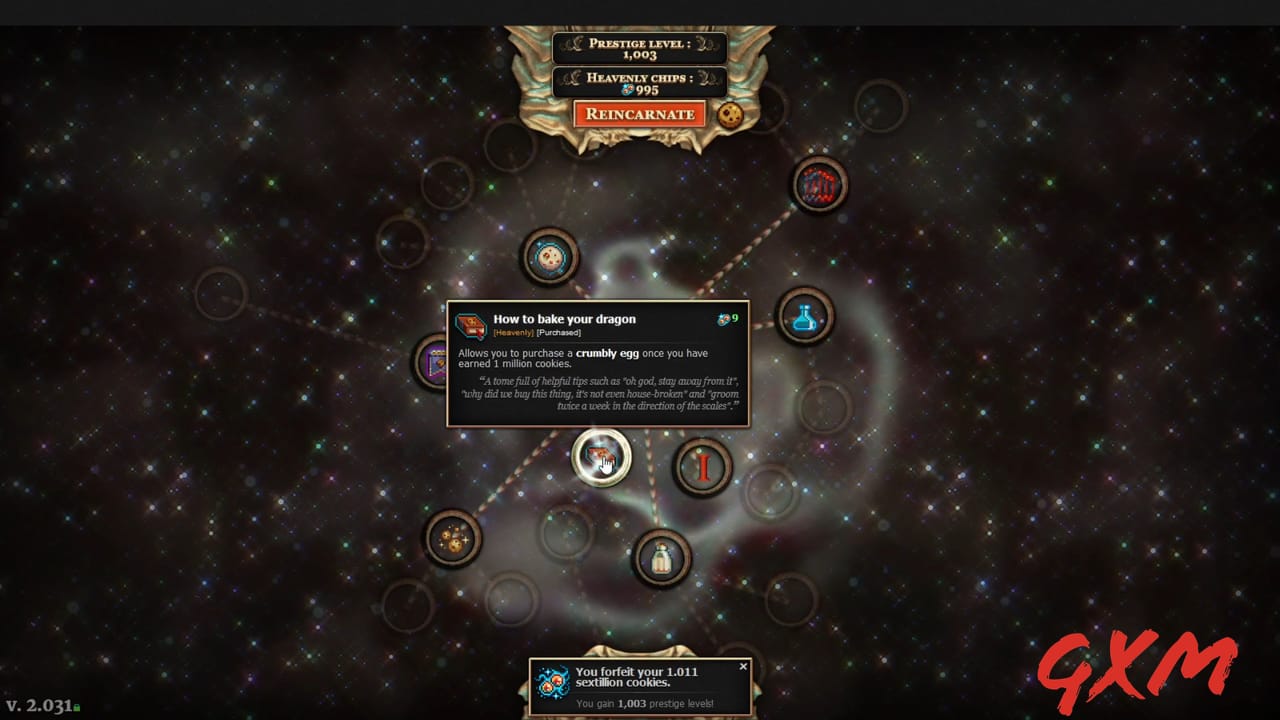Open the blue potion upgrade node
Screen dimensions: 1280x720
[806, 317]
